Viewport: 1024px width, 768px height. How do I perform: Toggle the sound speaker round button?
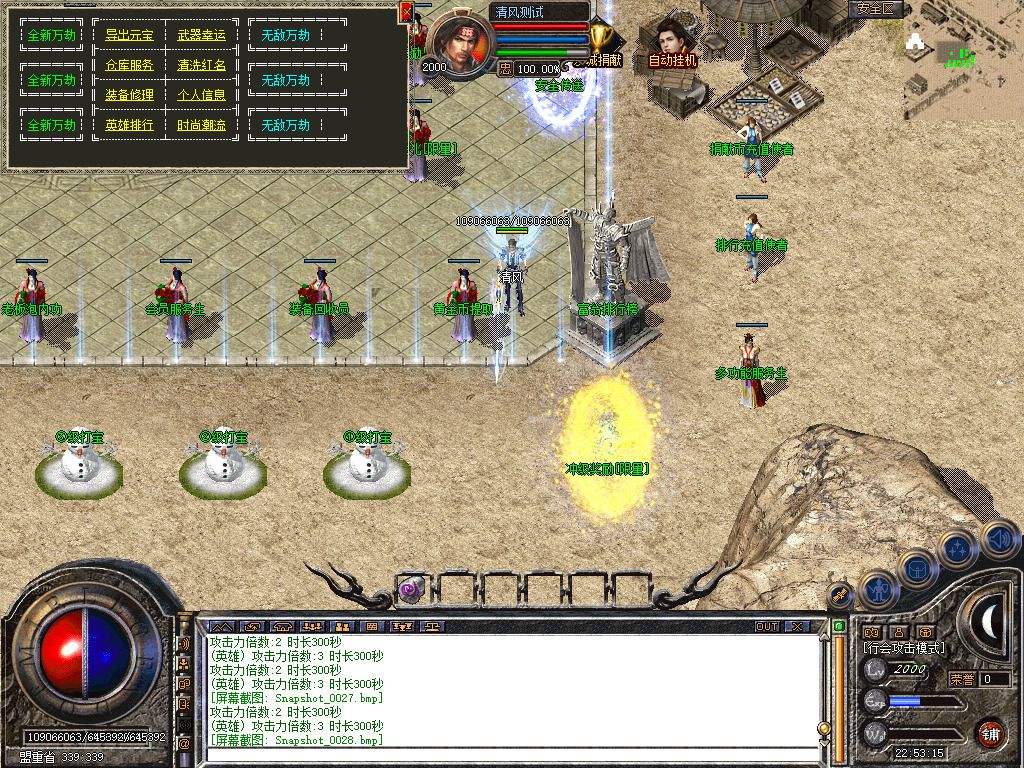[998, 539]
